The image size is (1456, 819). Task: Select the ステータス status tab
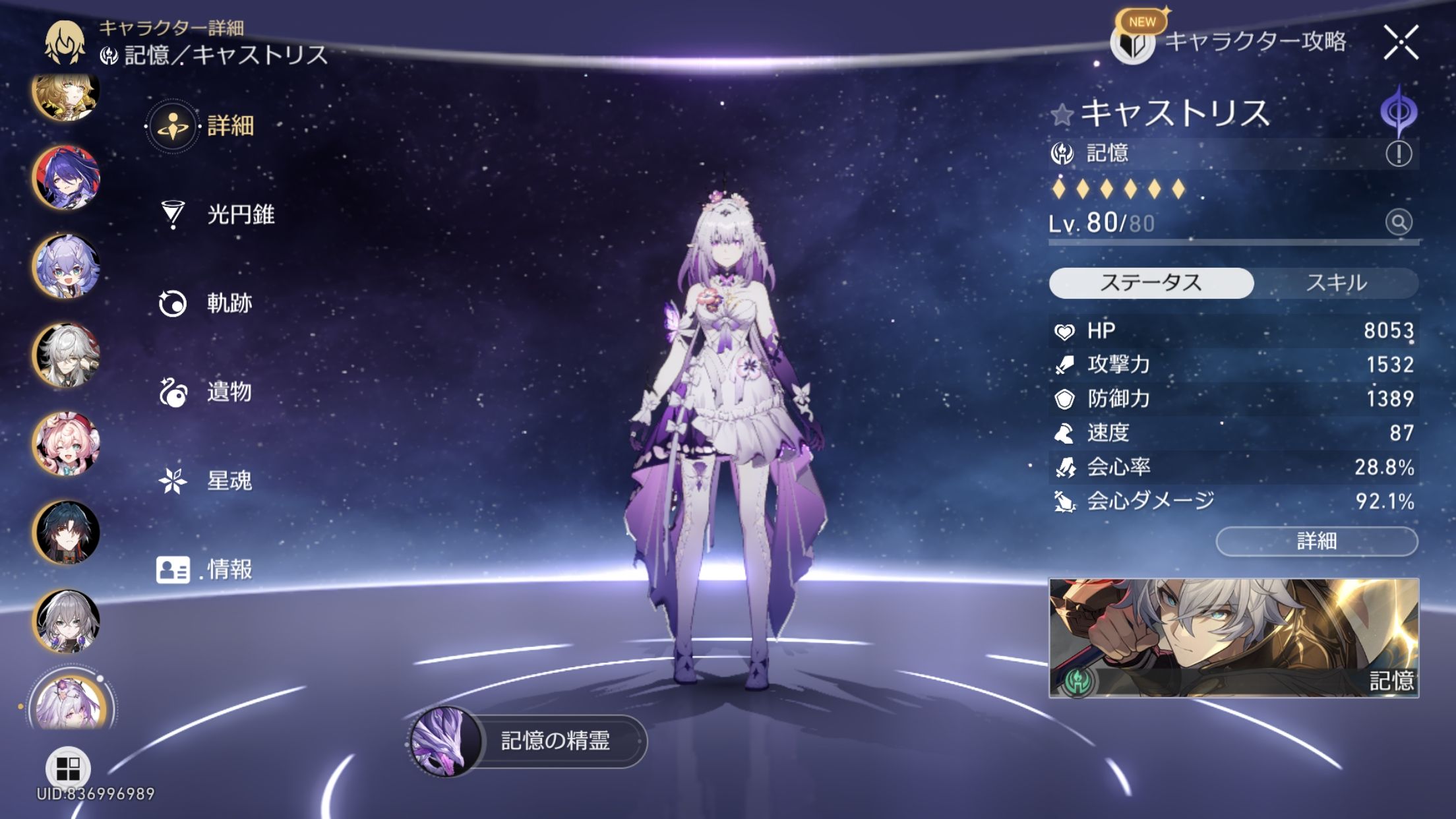click(1151, 283)
